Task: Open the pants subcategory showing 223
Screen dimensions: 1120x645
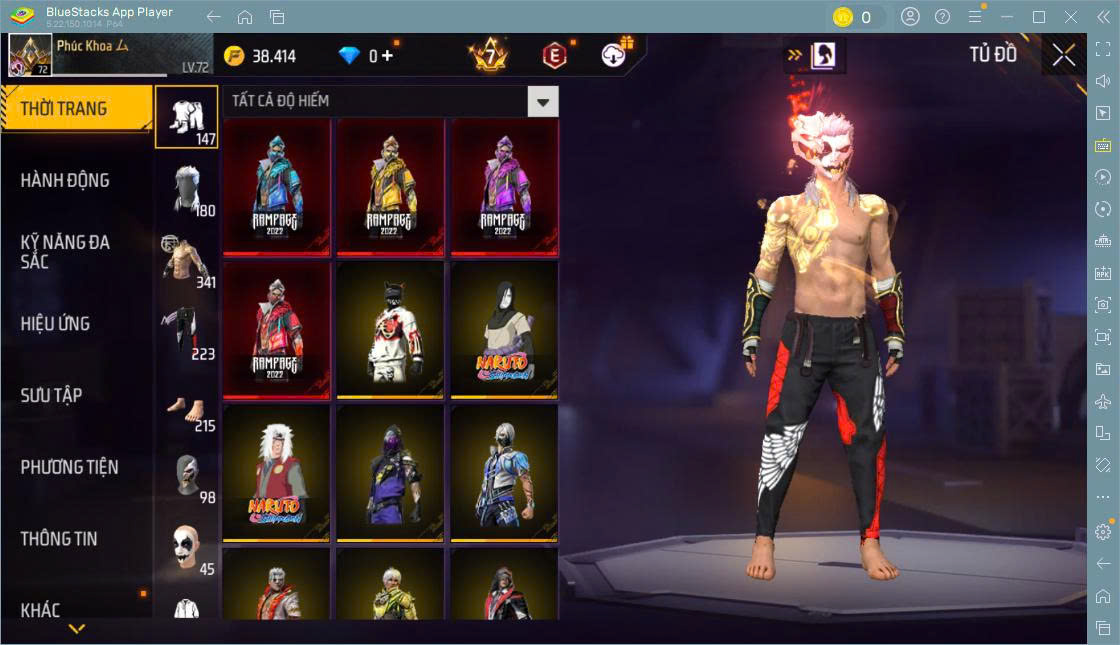Action: pyautogui.click(x=187, y=332)
